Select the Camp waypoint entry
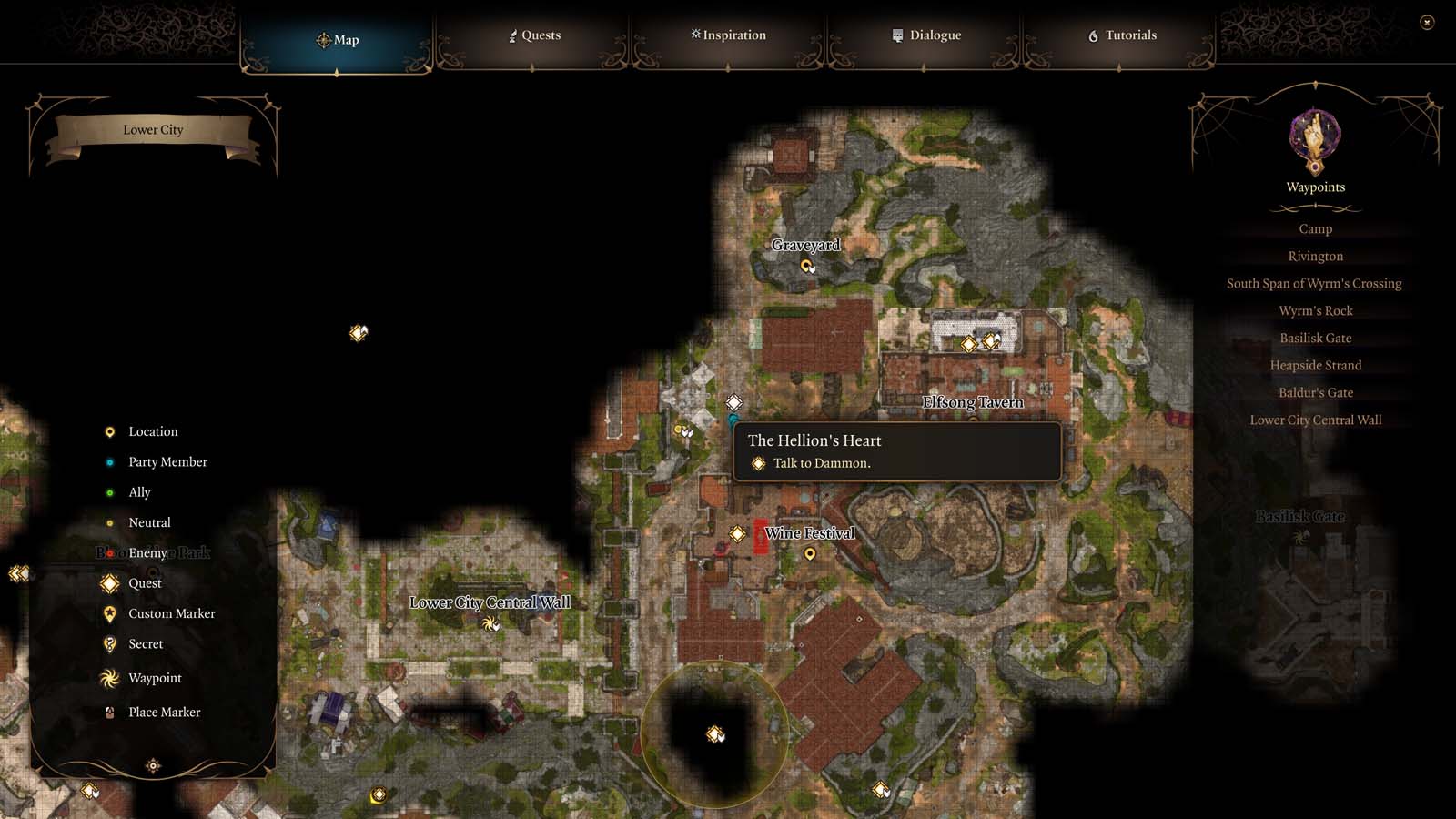This screenshot has height=819, width=1456. [1315, 228]
